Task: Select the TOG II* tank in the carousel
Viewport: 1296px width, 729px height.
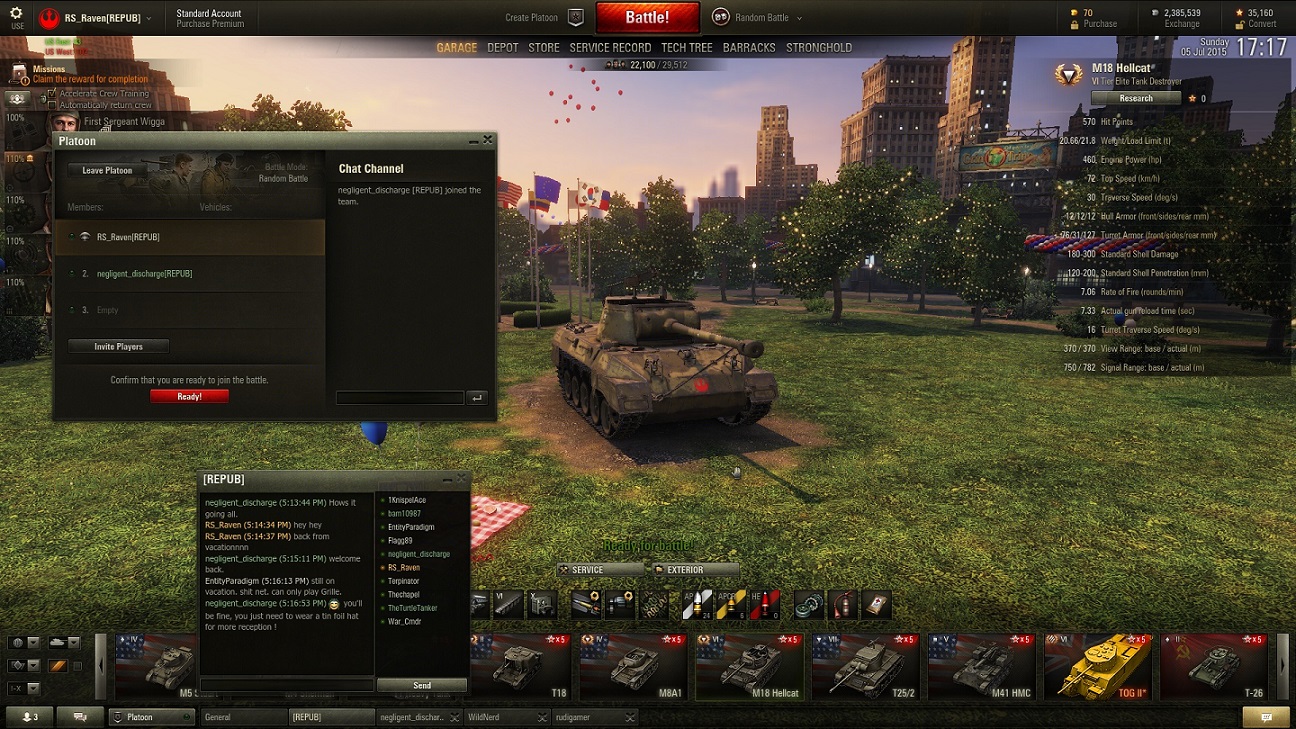Action: click(1095, 665)
